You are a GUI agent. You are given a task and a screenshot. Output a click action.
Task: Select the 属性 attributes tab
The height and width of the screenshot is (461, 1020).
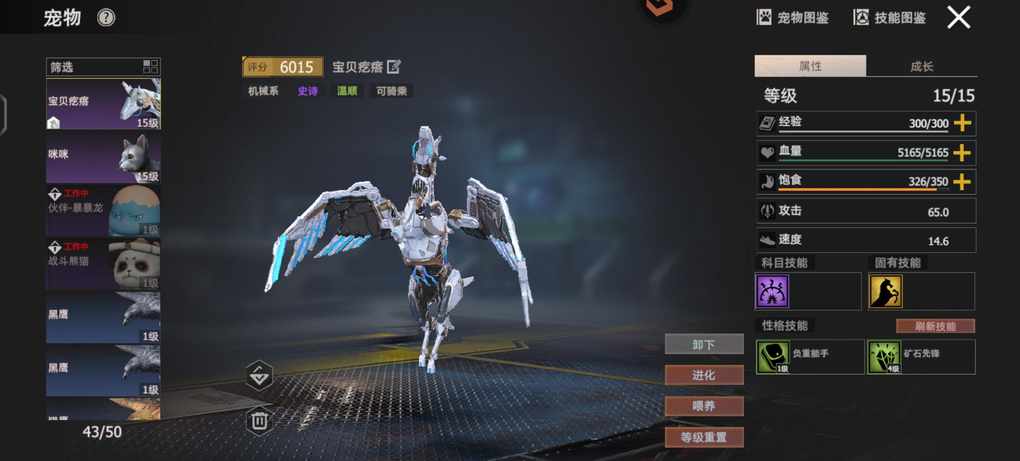[x=810, y=66]
